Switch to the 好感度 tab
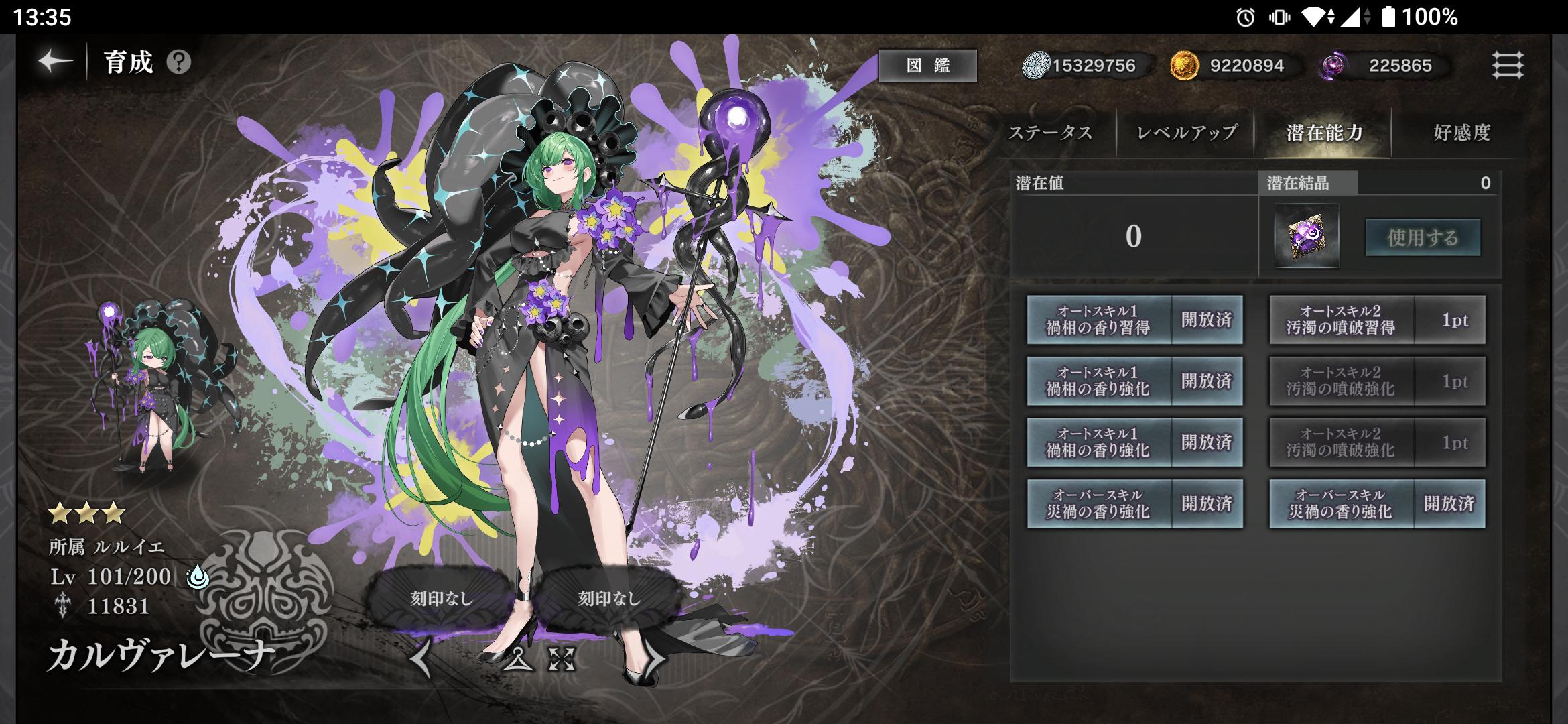This screenshot has height=724, width=1568. click(x=1462, y=133)
